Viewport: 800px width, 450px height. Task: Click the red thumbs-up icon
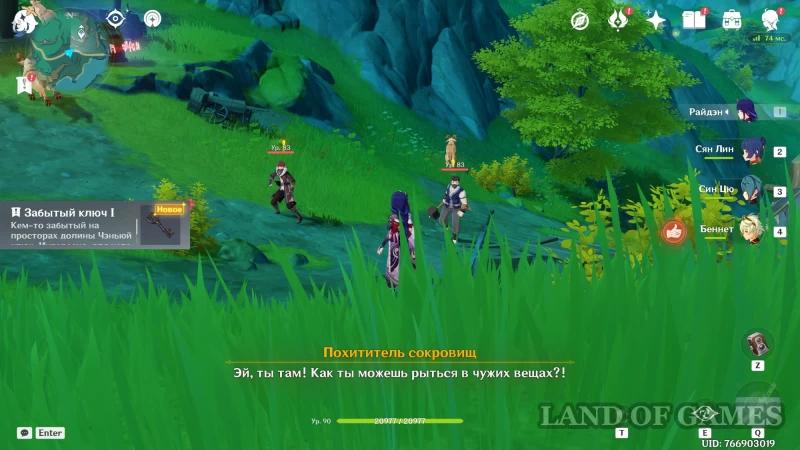point(674,232)
